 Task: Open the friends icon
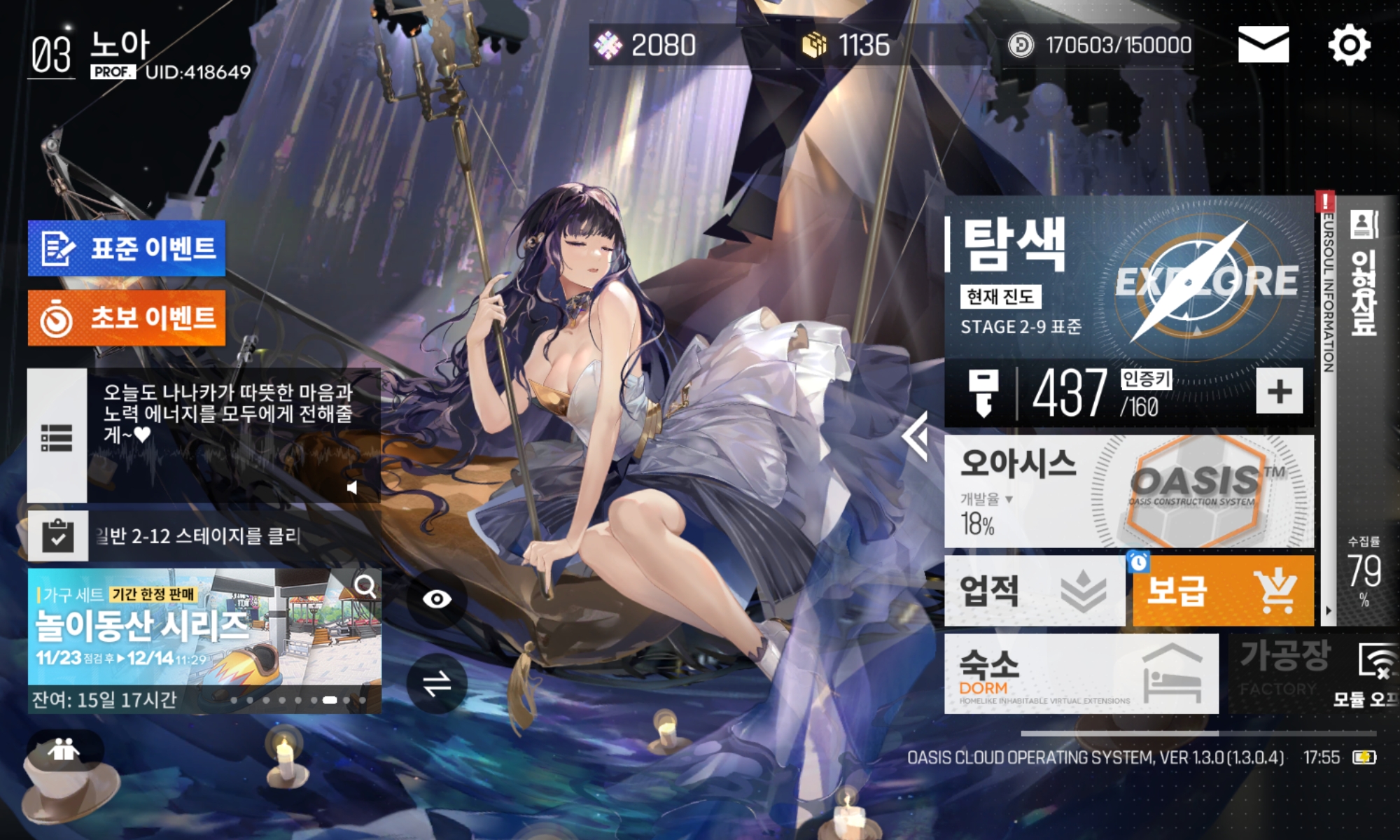[64, 751]
